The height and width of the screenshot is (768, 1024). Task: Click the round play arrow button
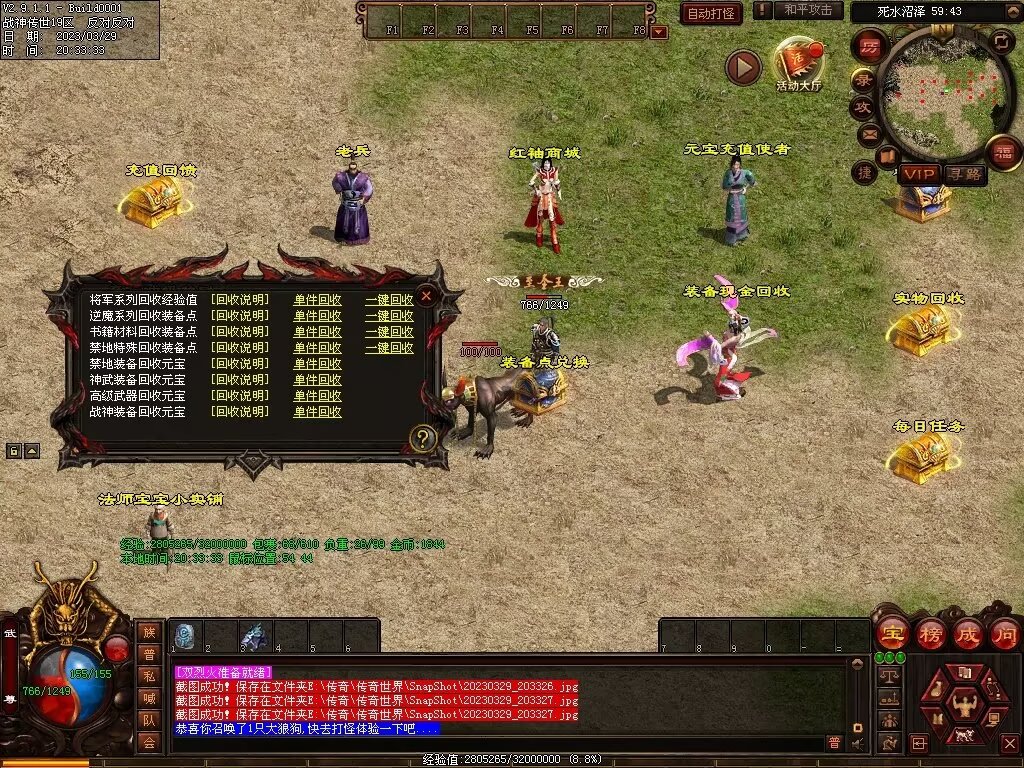tap(743, 67)
